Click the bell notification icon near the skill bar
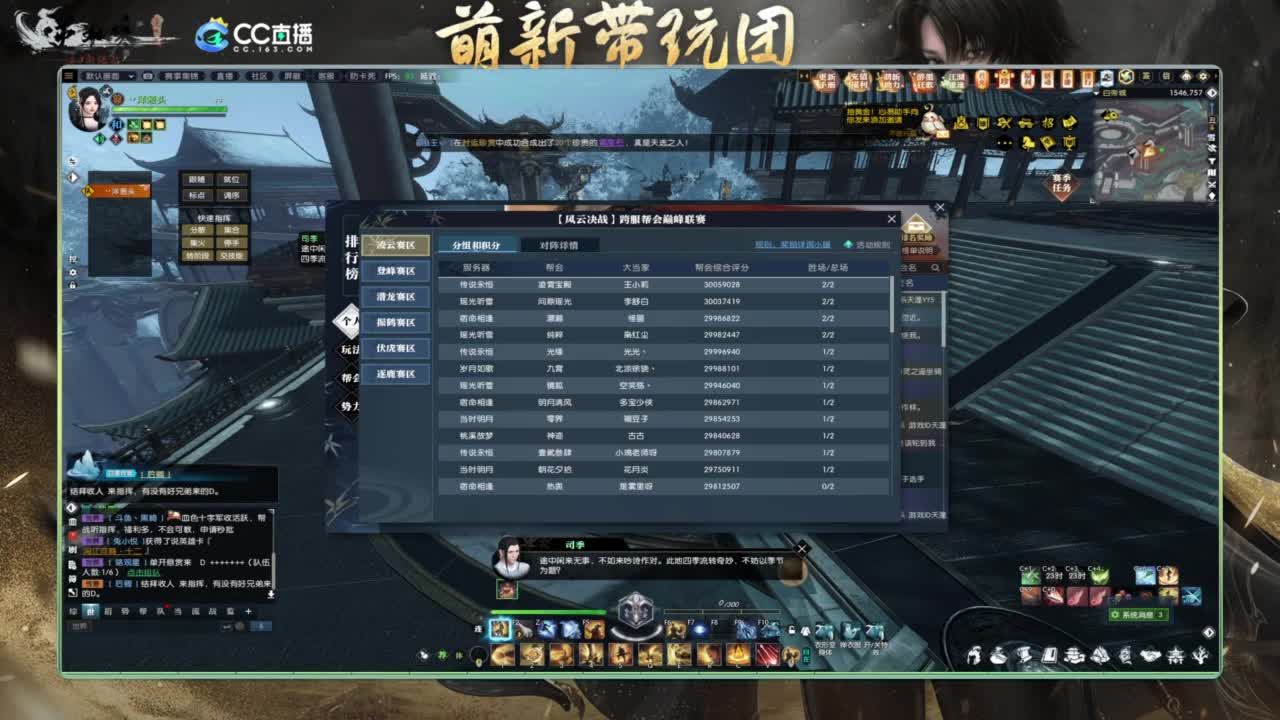The height and width of the screenshot is (720, 1280). tap(804, 632)
